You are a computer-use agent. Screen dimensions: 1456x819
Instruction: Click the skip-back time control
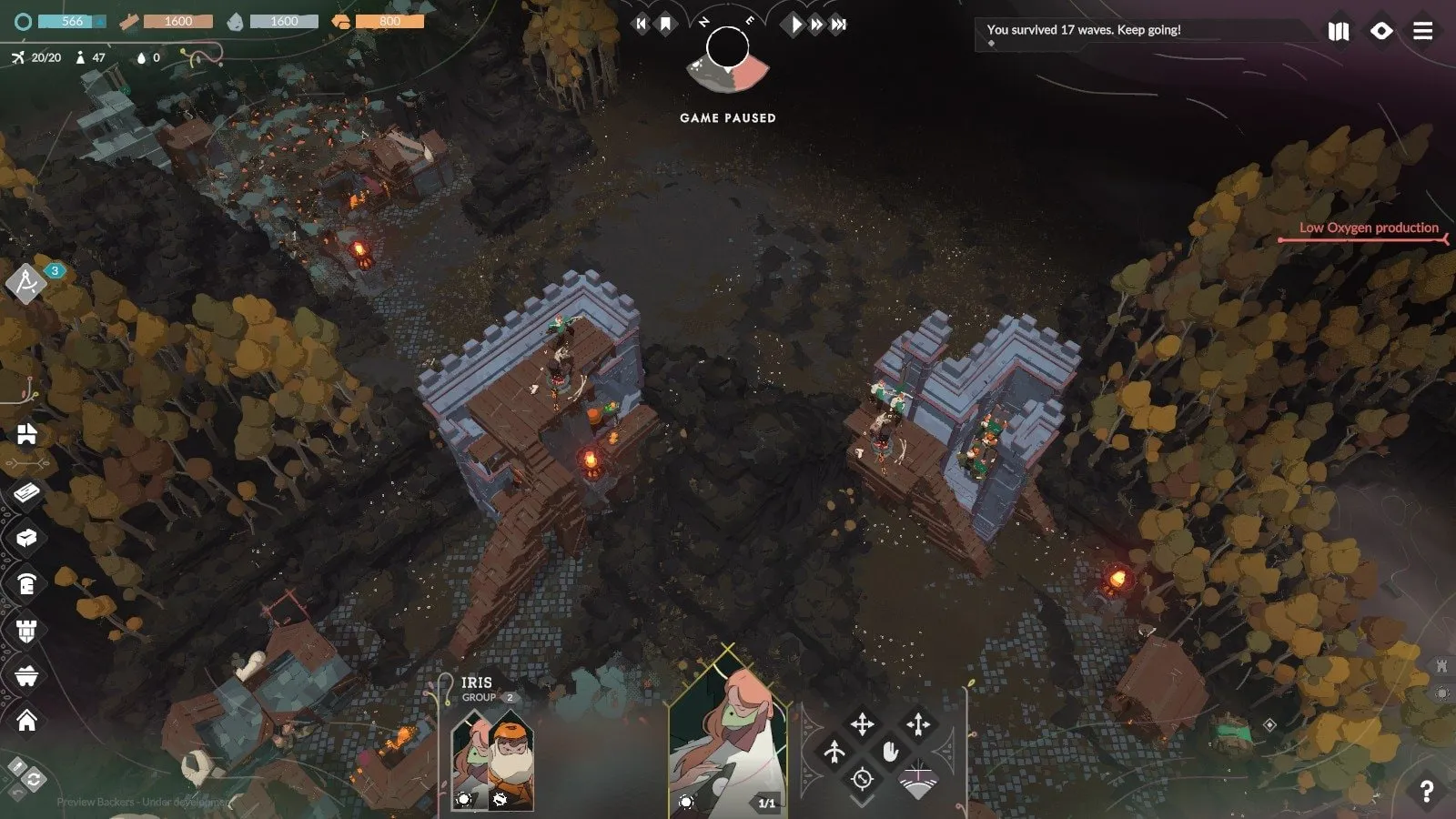pos(642,25)
